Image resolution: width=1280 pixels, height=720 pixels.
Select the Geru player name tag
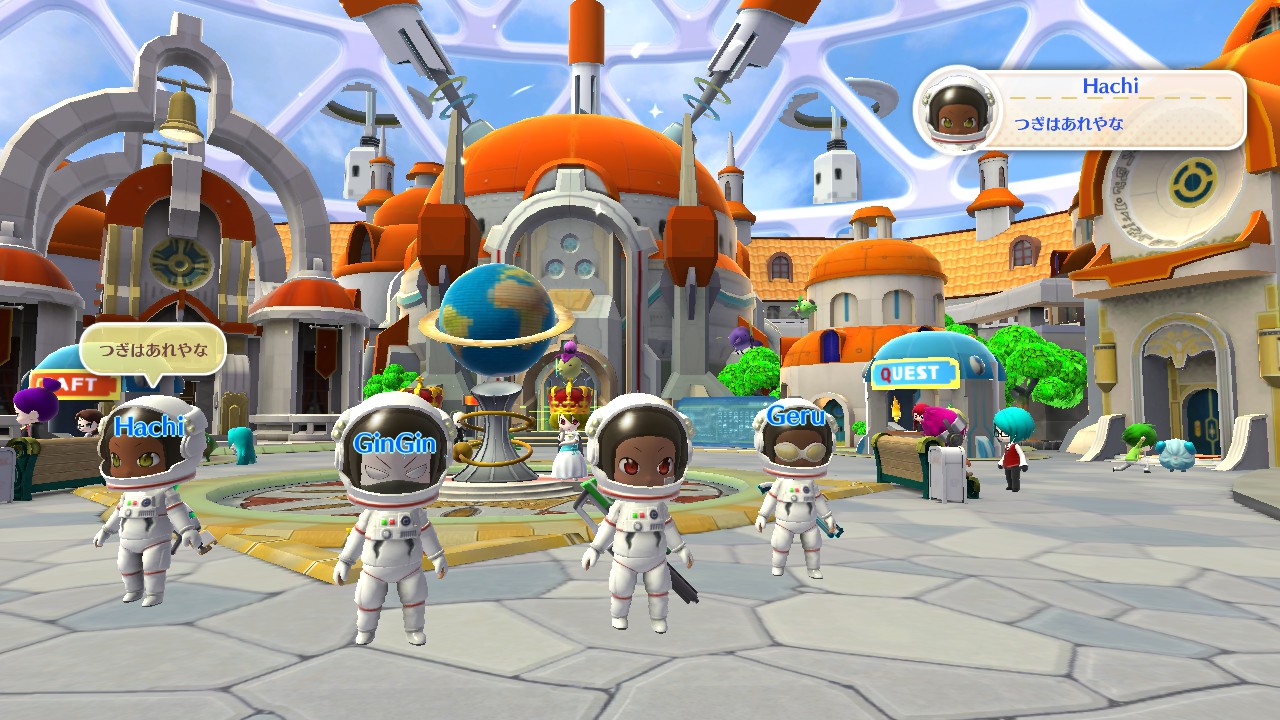(x=796, y=416)
